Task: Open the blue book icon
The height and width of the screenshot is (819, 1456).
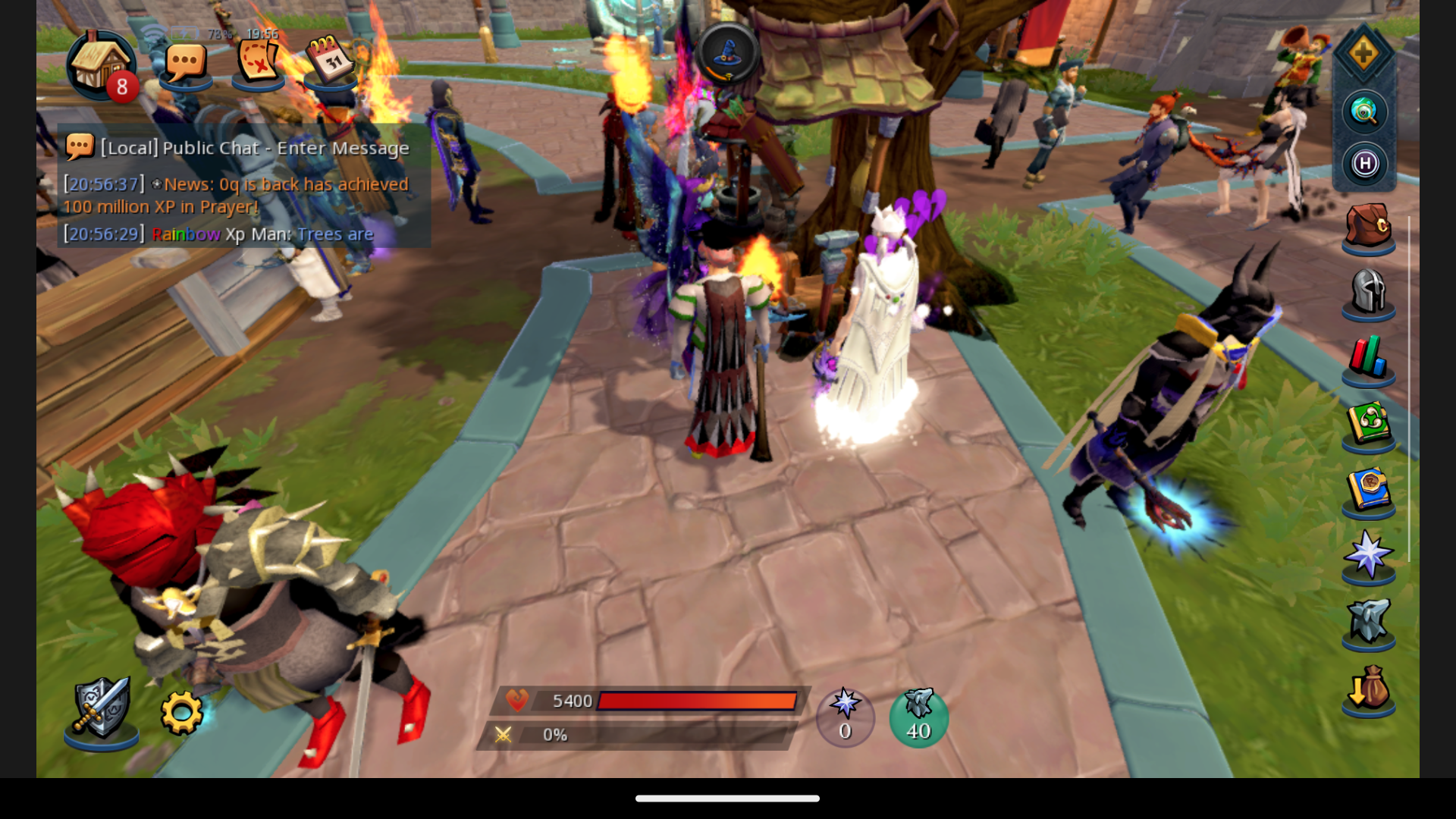Action: pos(1368,490)
